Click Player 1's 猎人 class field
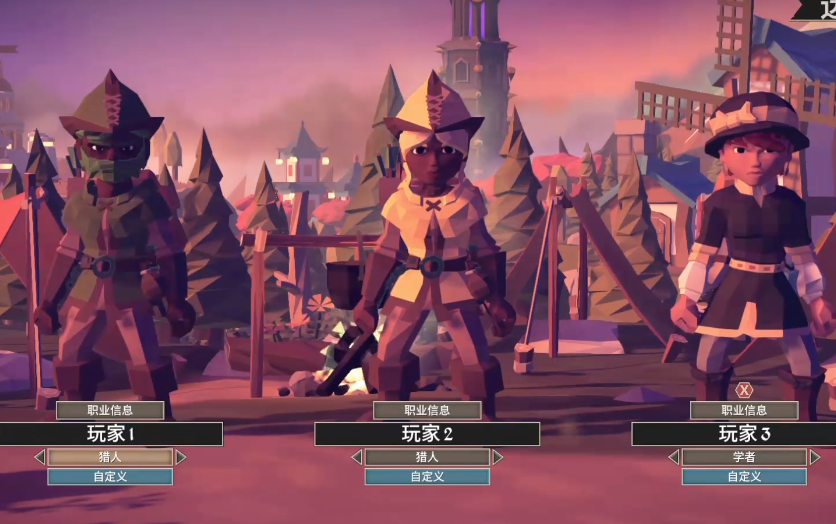The width and height of the screenshot is (836, 524). coord(110,457)
